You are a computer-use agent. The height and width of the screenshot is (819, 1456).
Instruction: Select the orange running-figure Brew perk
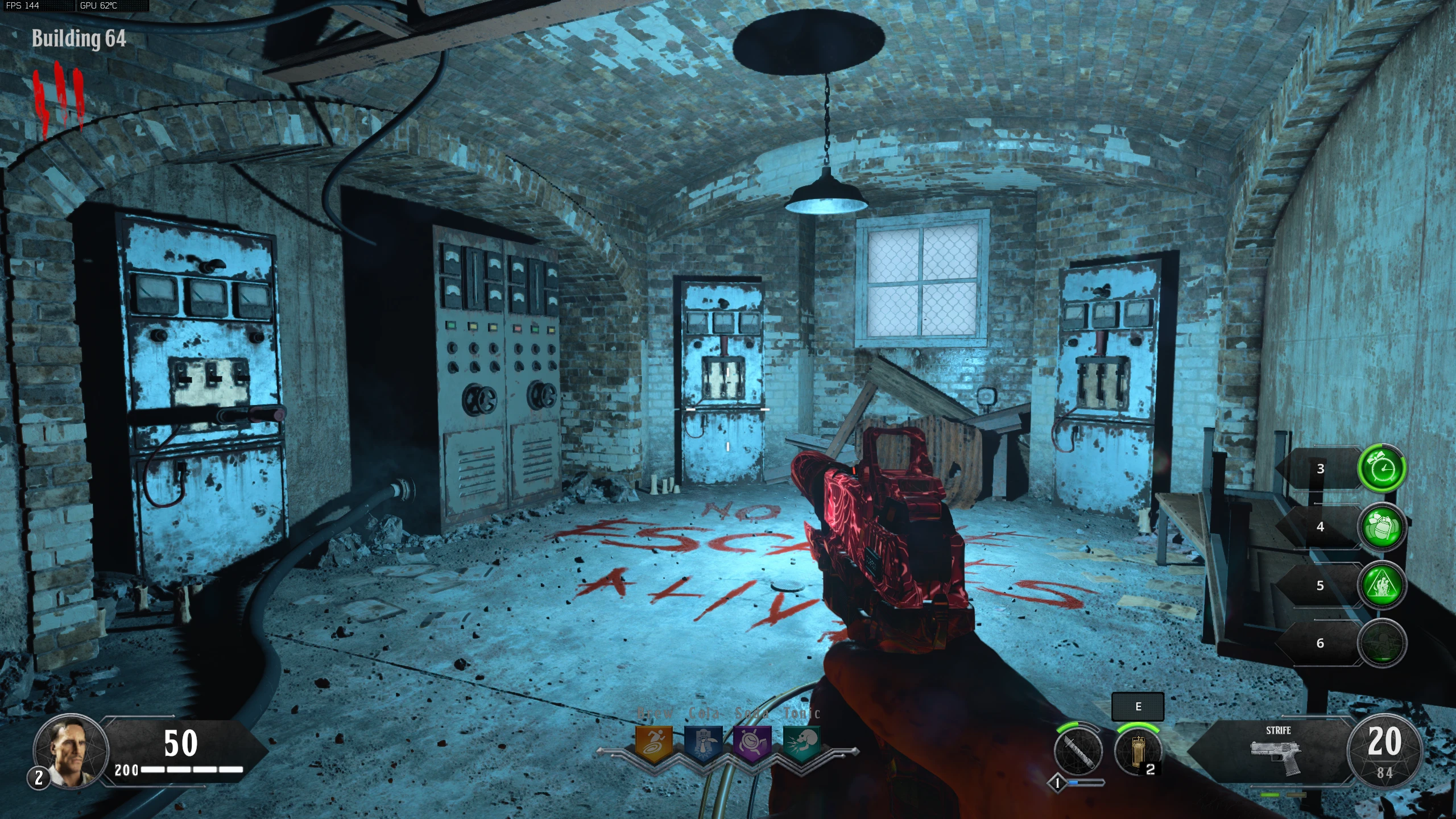[x=653, y=742]
